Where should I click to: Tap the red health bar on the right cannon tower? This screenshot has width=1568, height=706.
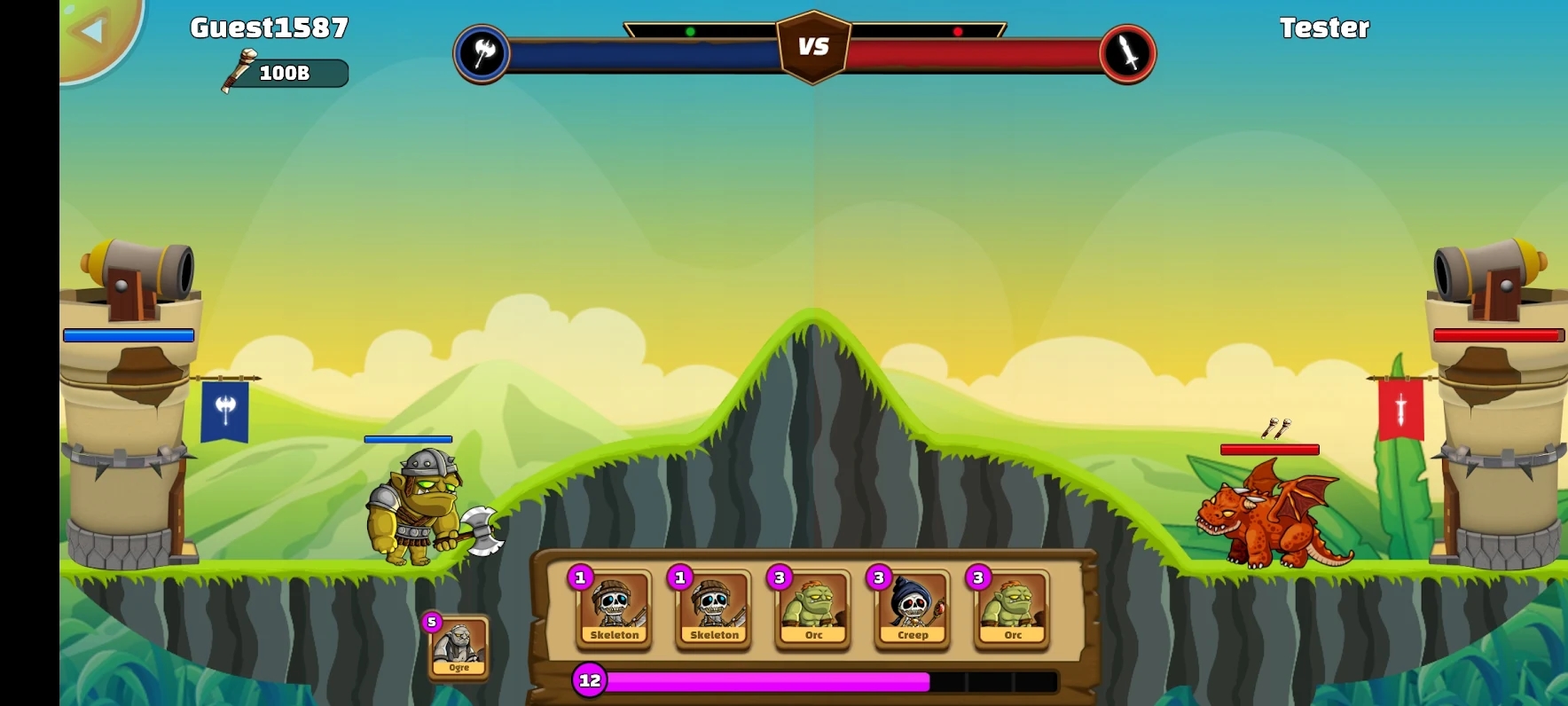(1497, 335)
